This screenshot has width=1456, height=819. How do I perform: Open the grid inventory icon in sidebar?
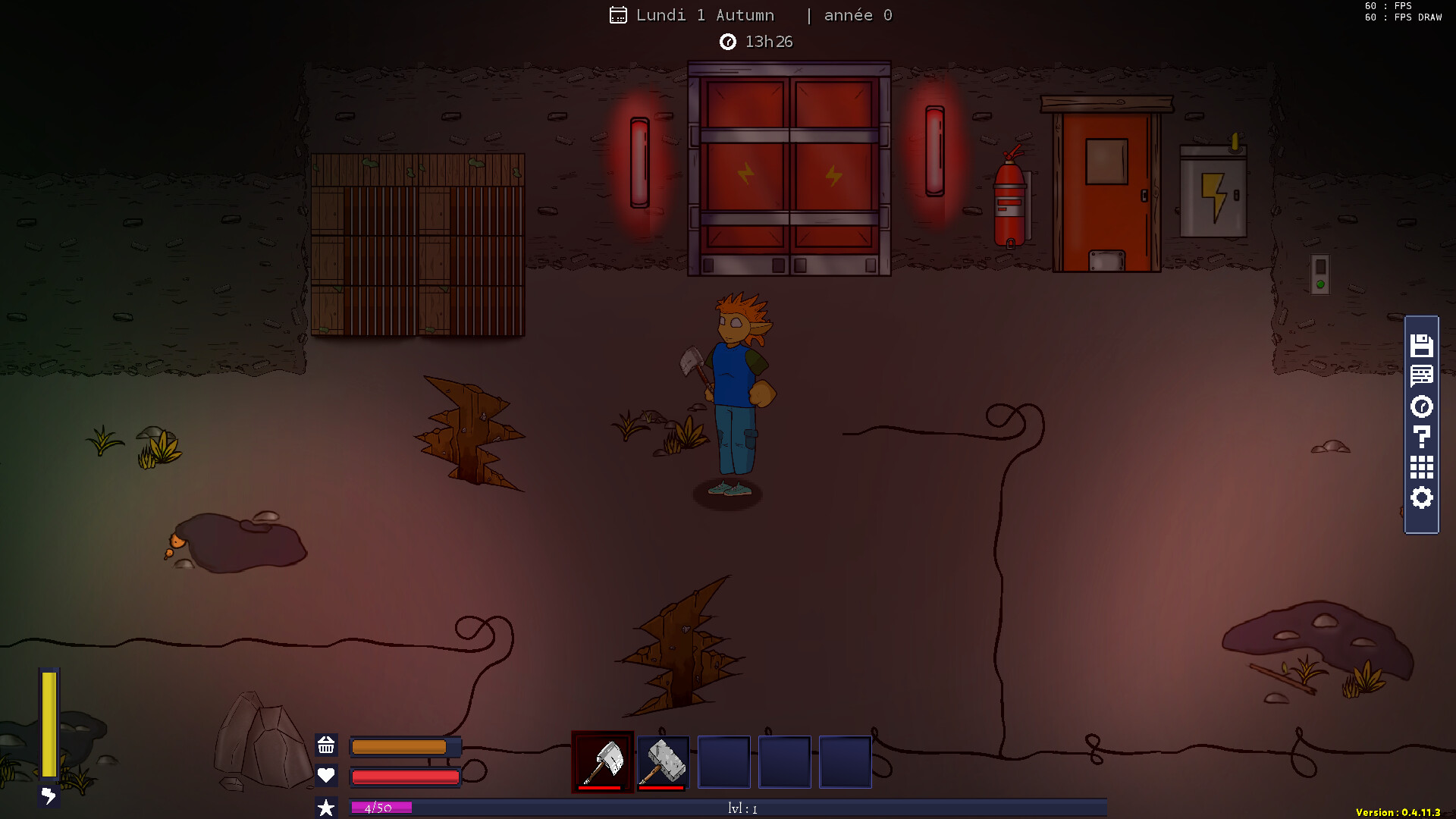point(1422,467)
